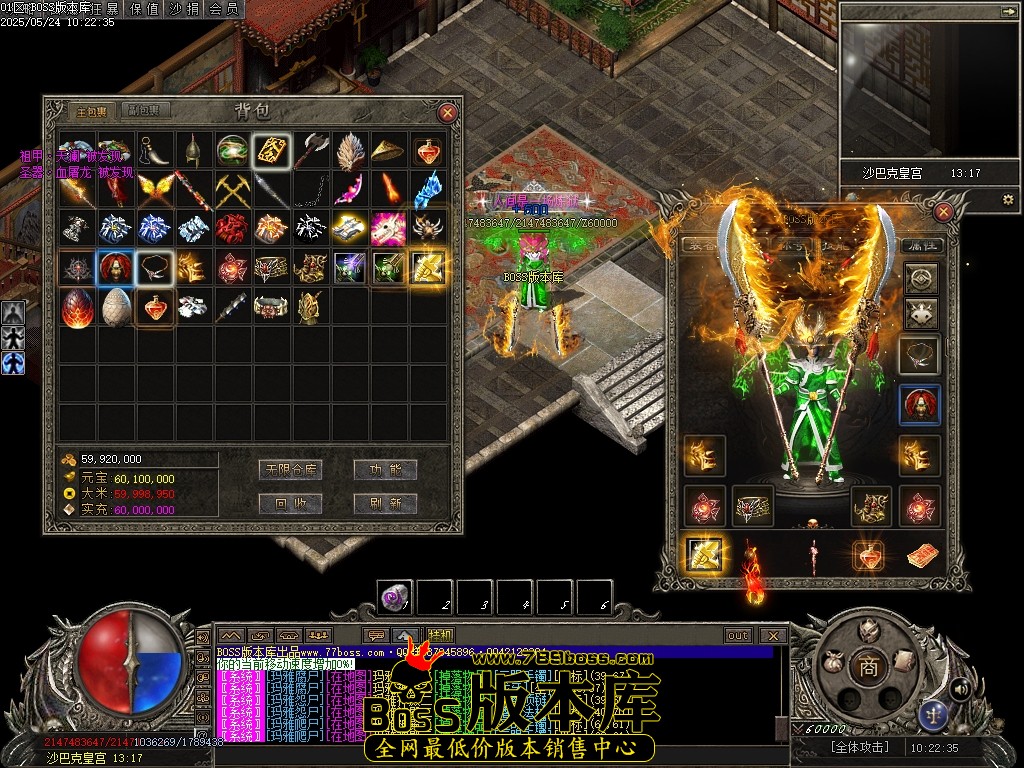Use the purple orb in the first hotbar slot
Viewport: 1024px width, 768px height.
[394, 598]
